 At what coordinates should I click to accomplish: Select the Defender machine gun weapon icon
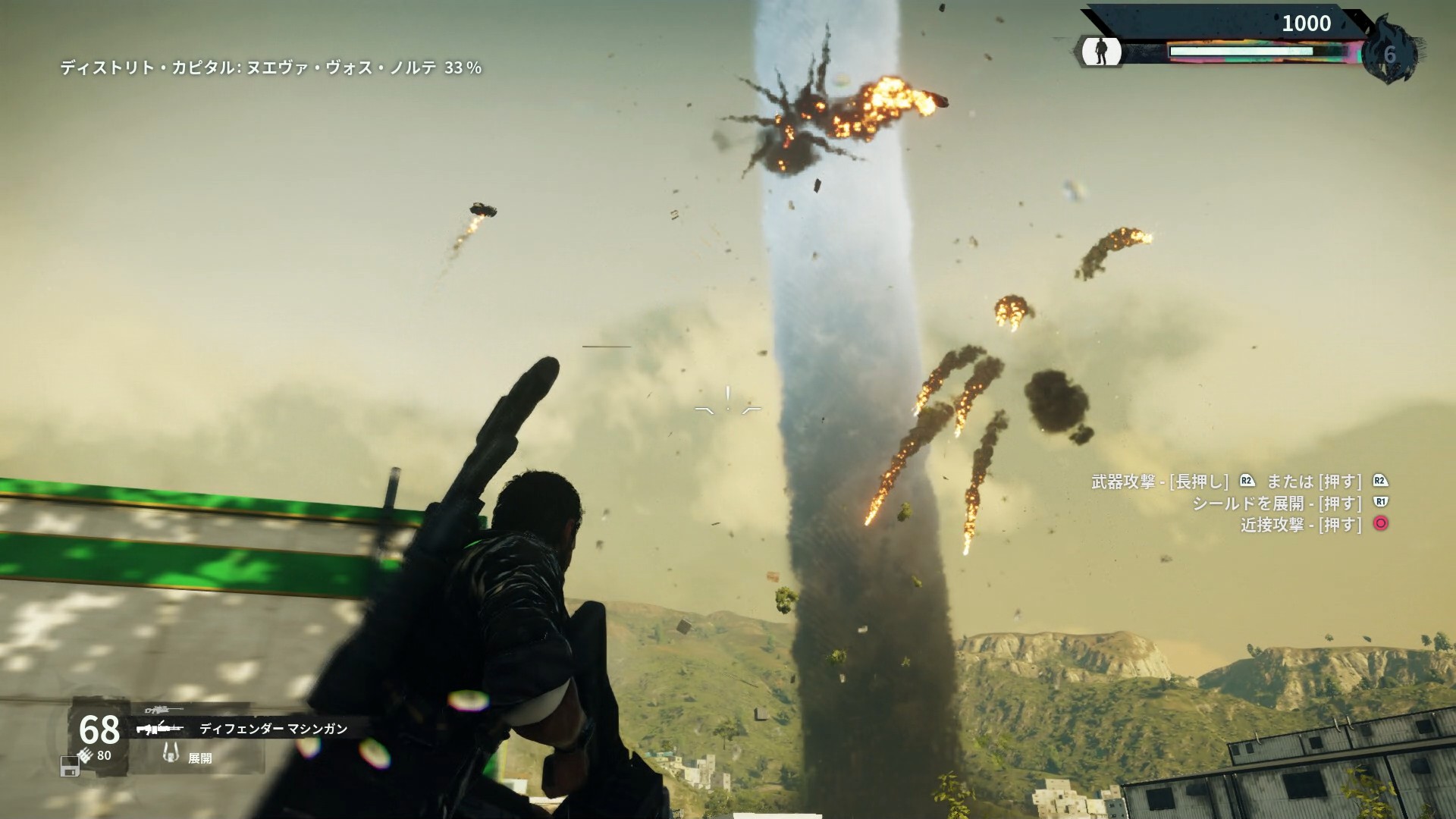pyautogui.click(x=161, y=729)
